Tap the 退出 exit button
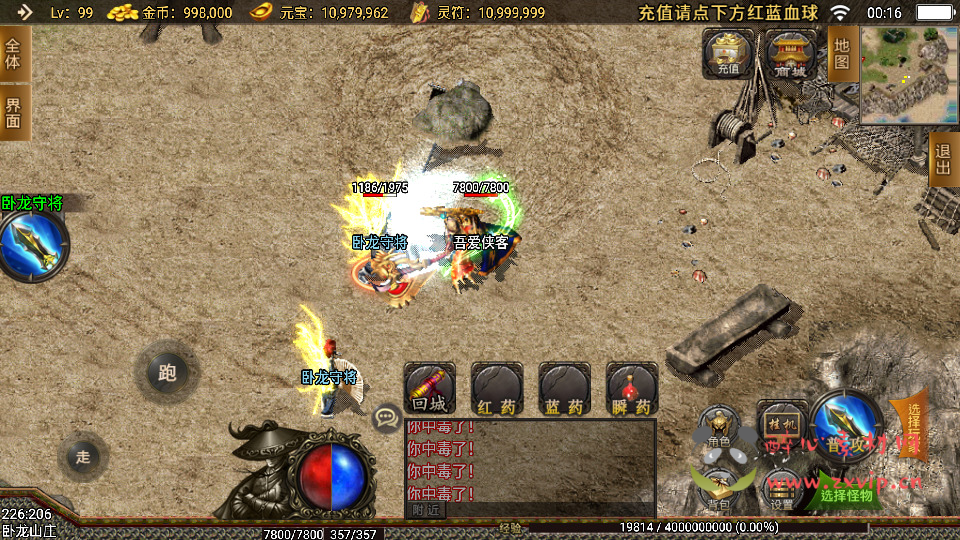 943,160
